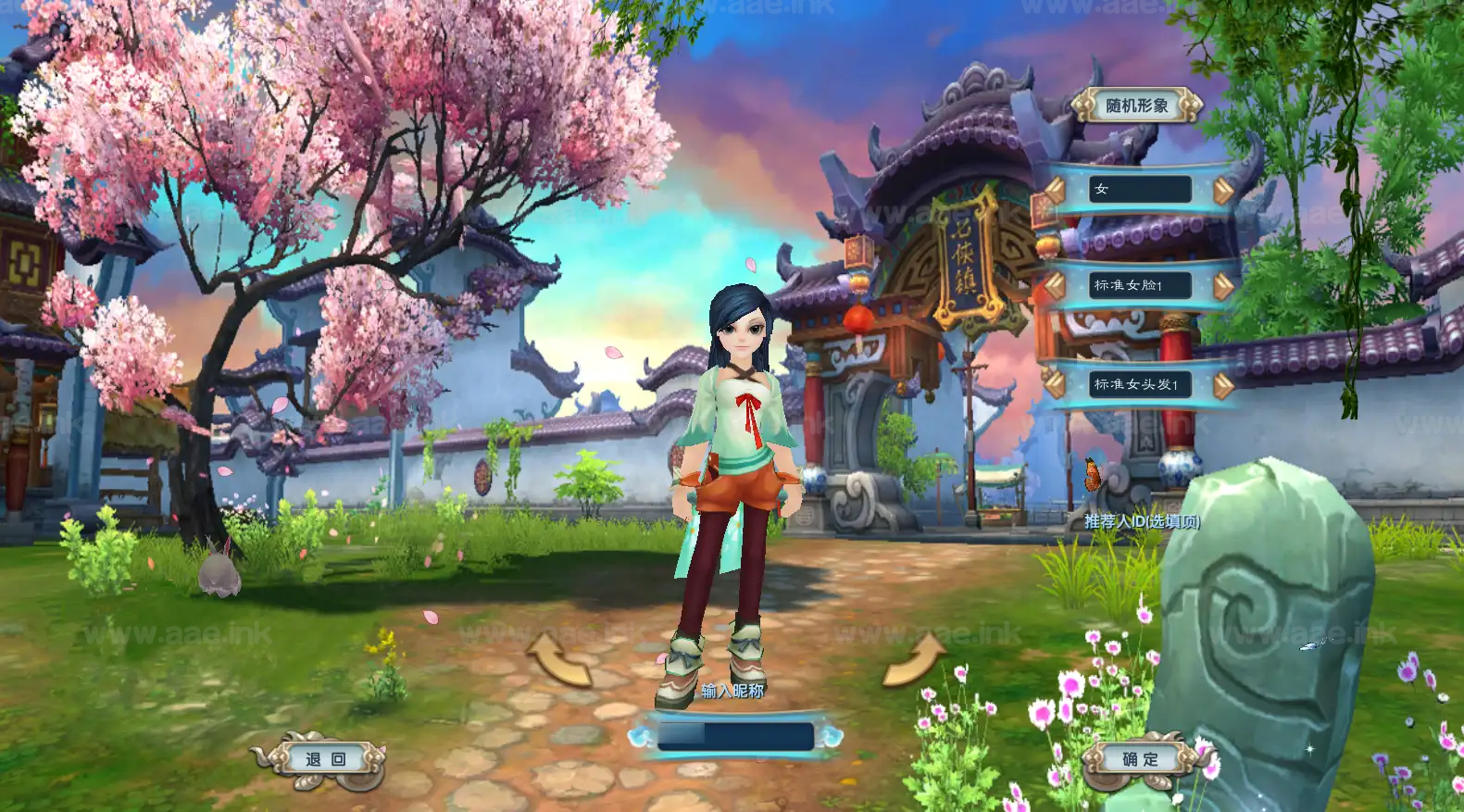Click right arrow to change 标准女头发1 hairstyle
This screenshot has width=1464, height=812.
coord(1221,386)
